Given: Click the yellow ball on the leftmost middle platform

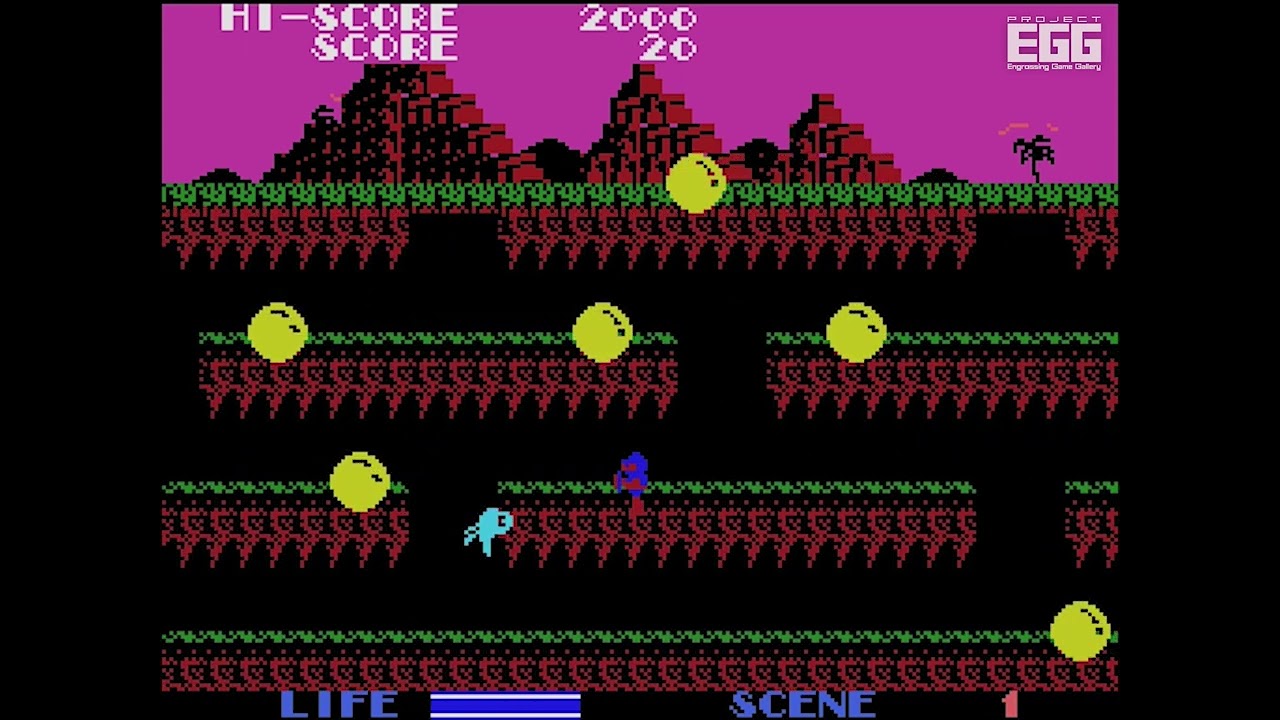Looking at the screenshot, I should 277,333.
